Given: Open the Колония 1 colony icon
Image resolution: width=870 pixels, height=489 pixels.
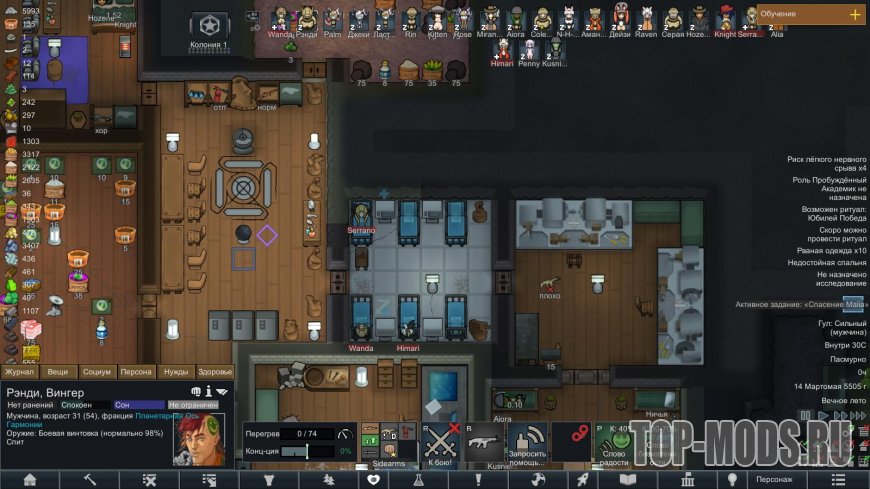Looking at the screenshot, I should pos(210,26).
